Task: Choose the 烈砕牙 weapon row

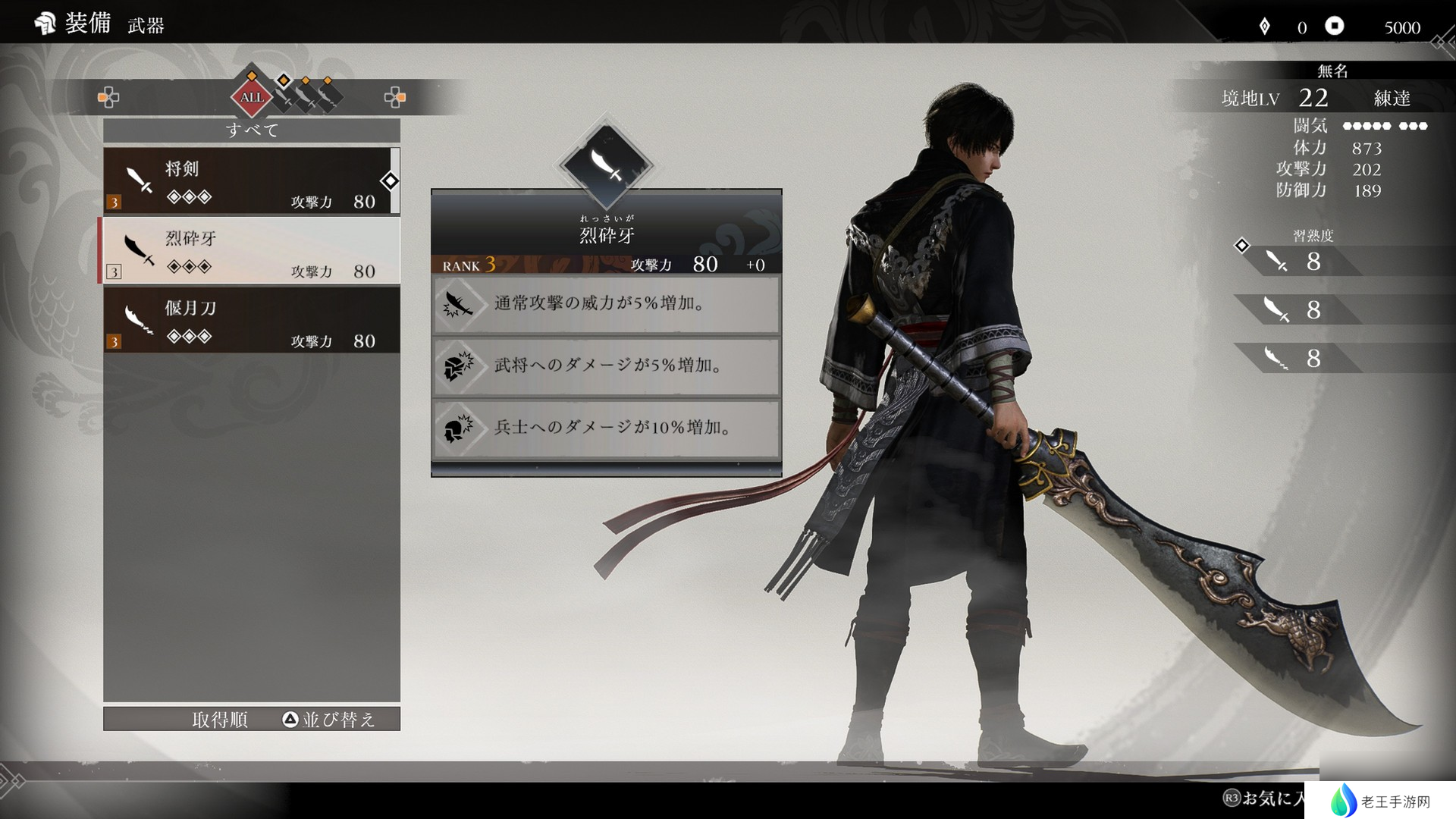Action: (x=250, y=251)
